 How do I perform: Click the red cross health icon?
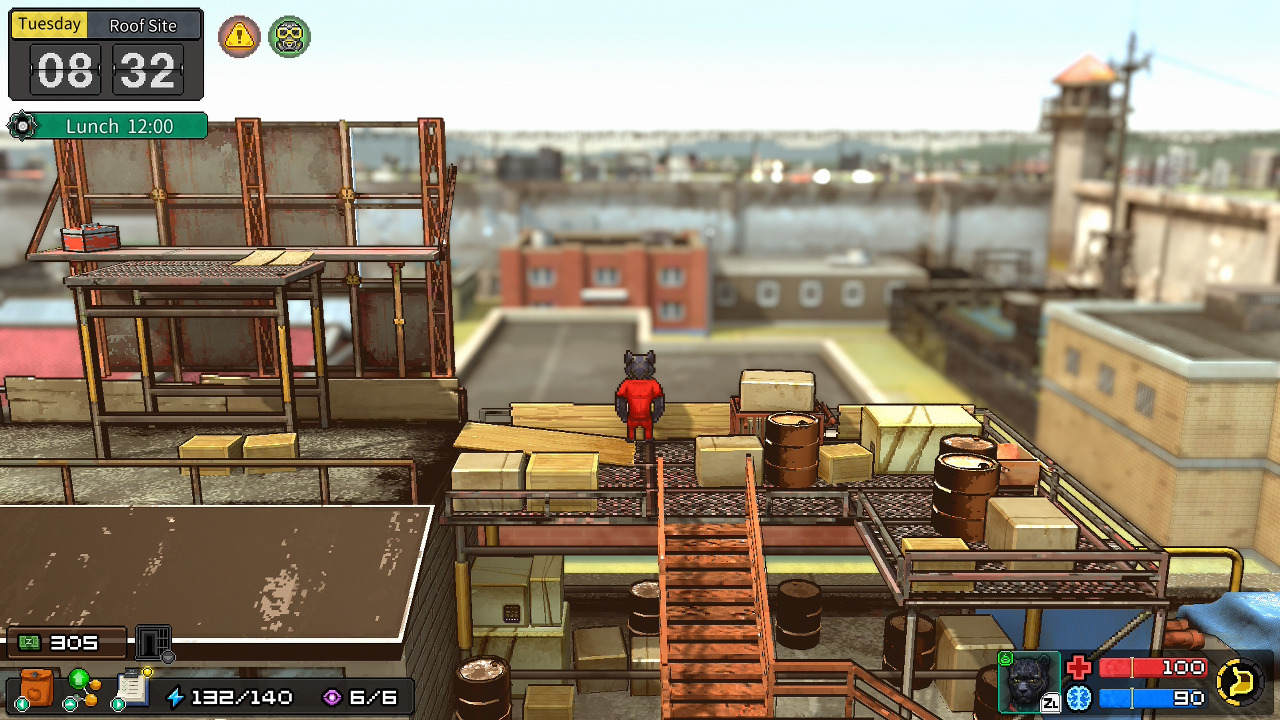1078,667
